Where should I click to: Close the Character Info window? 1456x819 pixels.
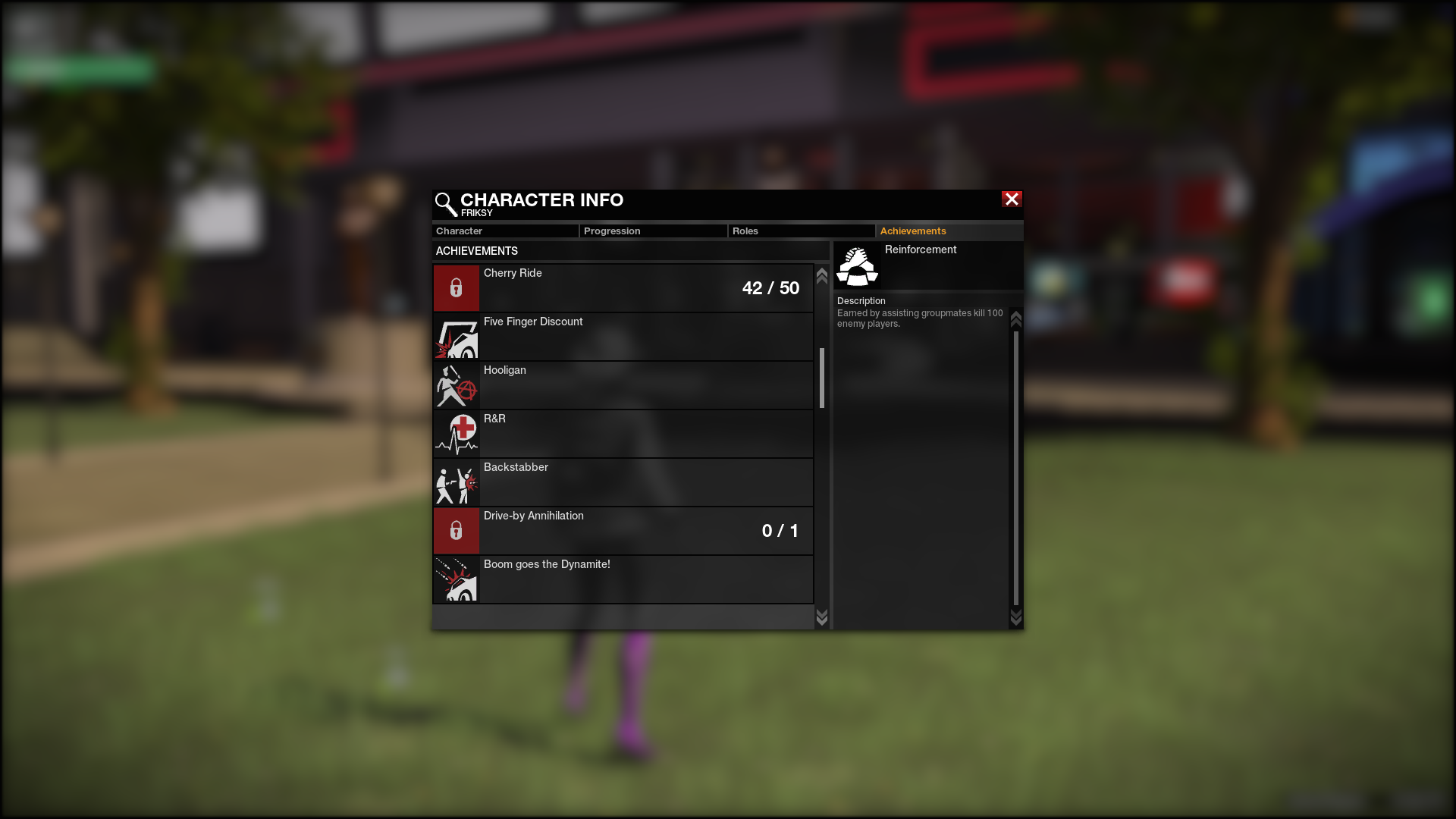(1012, 199)
